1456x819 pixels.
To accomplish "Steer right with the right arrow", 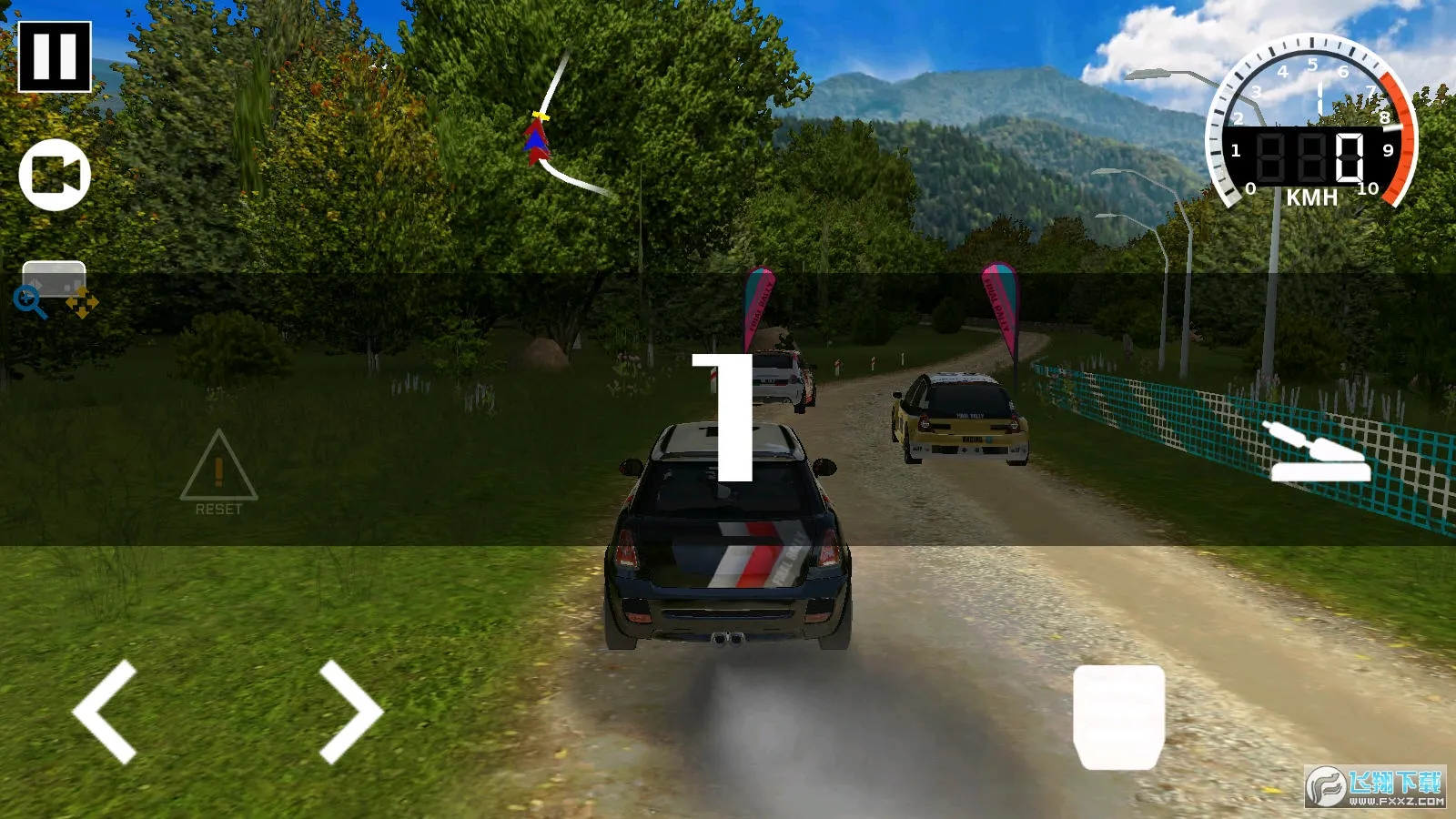I will [350, 712].
